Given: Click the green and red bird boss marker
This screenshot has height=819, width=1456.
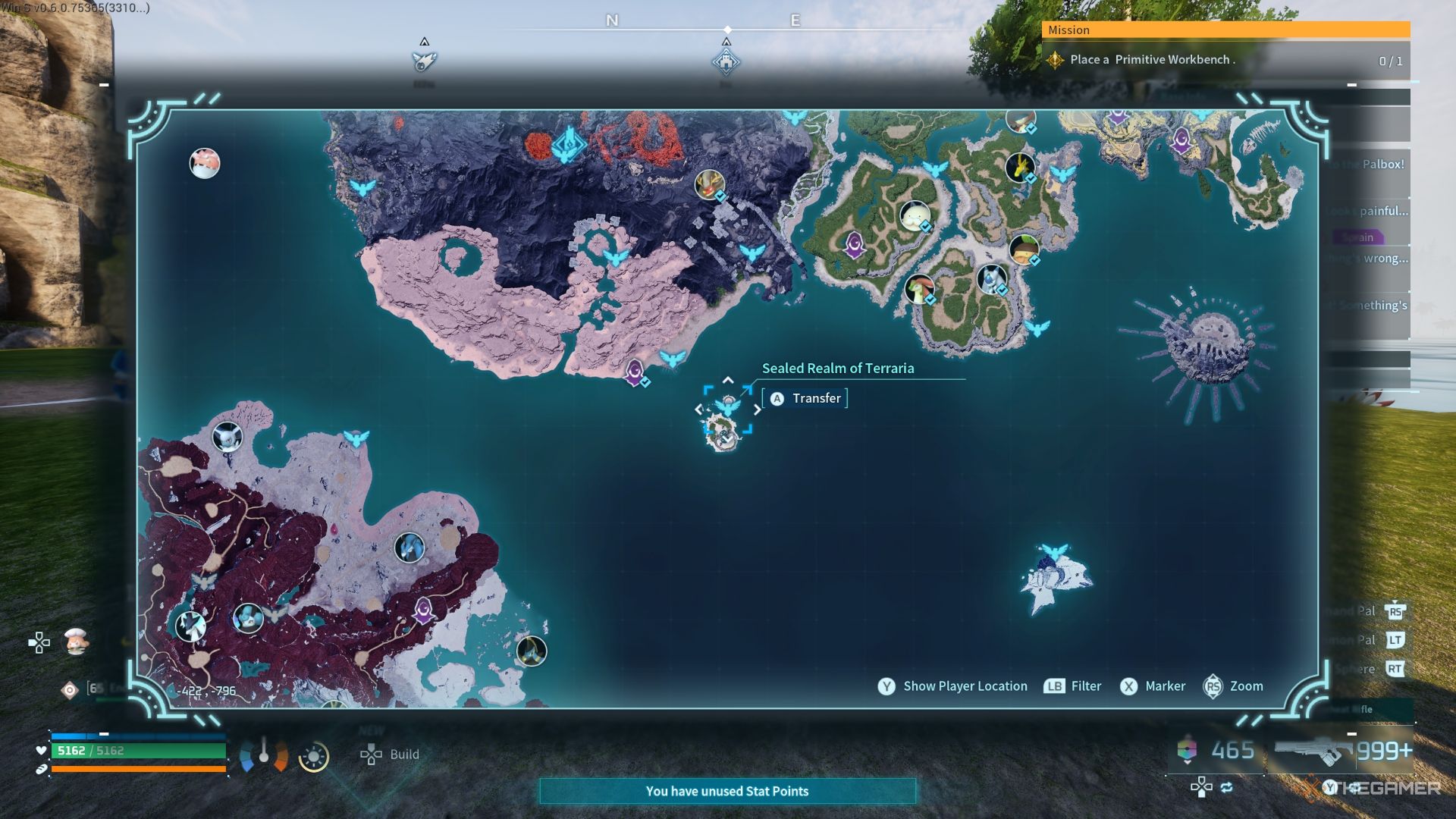Looking at the screenshot, I should pyautogui.click(x=919, y=288).
